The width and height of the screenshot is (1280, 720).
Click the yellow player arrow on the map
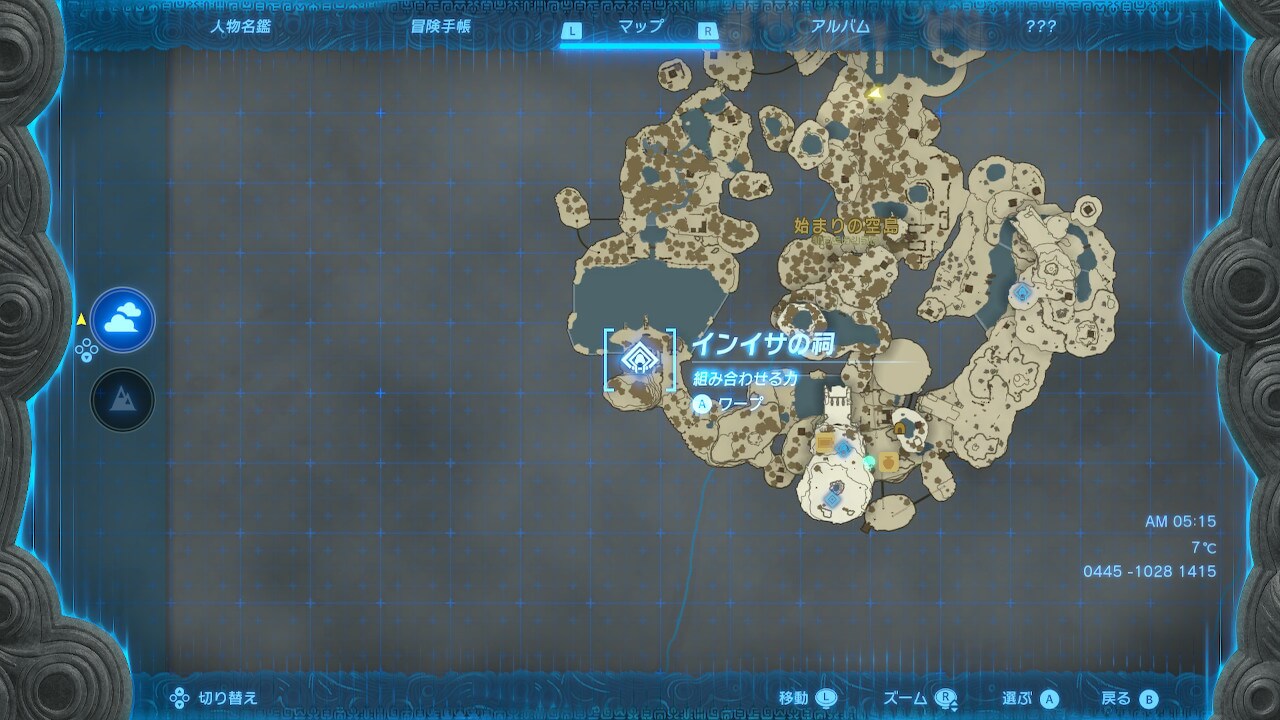coord(875,94)
